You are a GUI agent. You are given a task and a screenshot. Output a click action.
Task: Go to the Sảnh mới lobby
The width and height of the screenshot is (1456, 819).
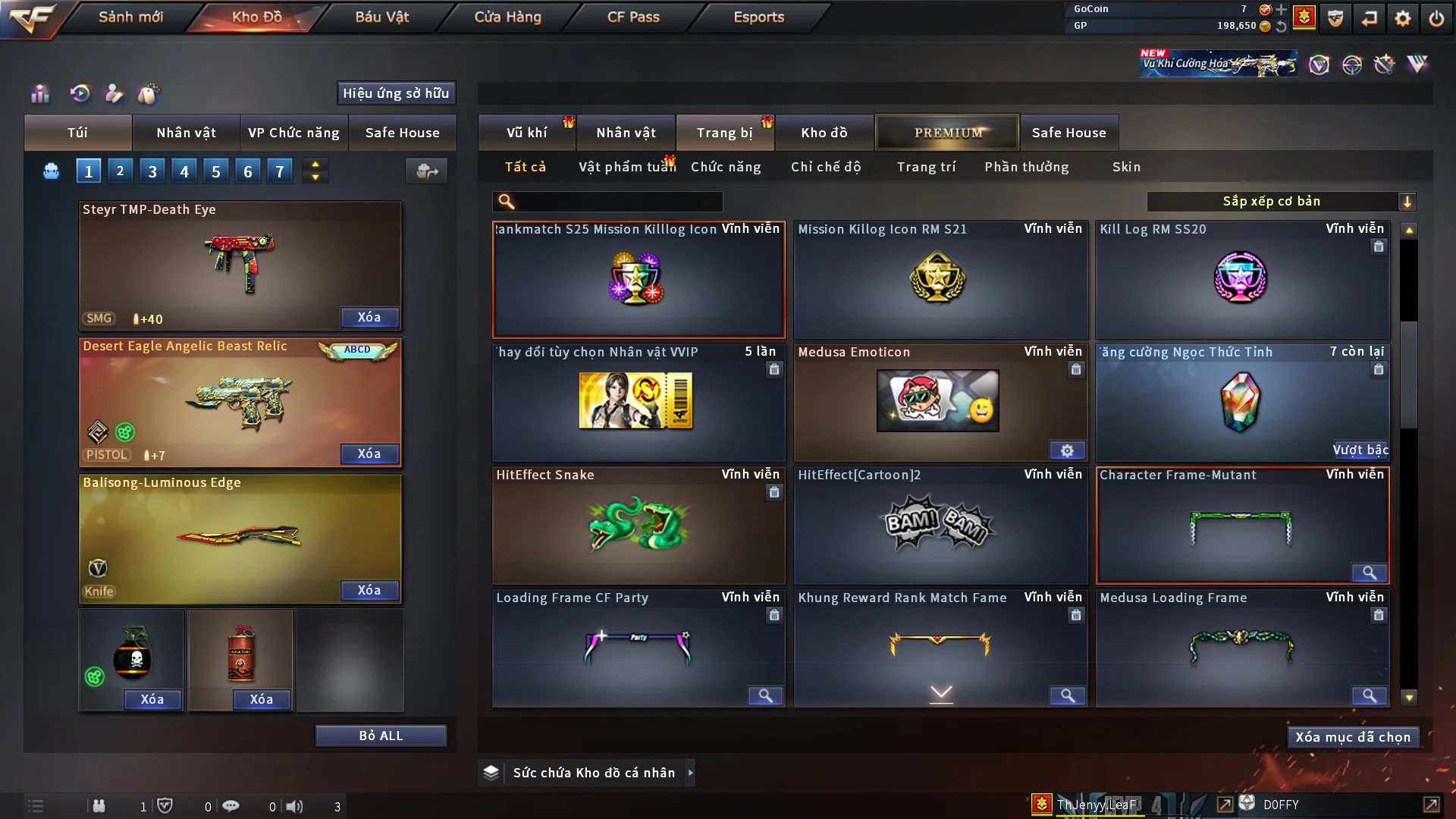point(130,17)
